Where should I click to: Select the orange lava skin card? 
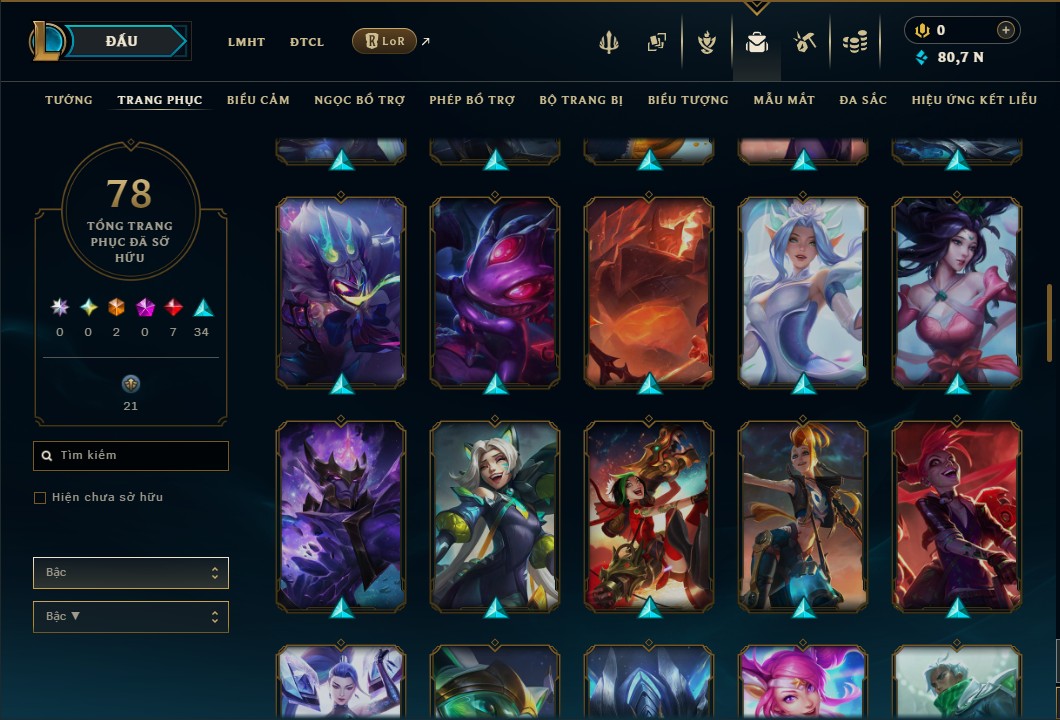[x=649, y=291]
